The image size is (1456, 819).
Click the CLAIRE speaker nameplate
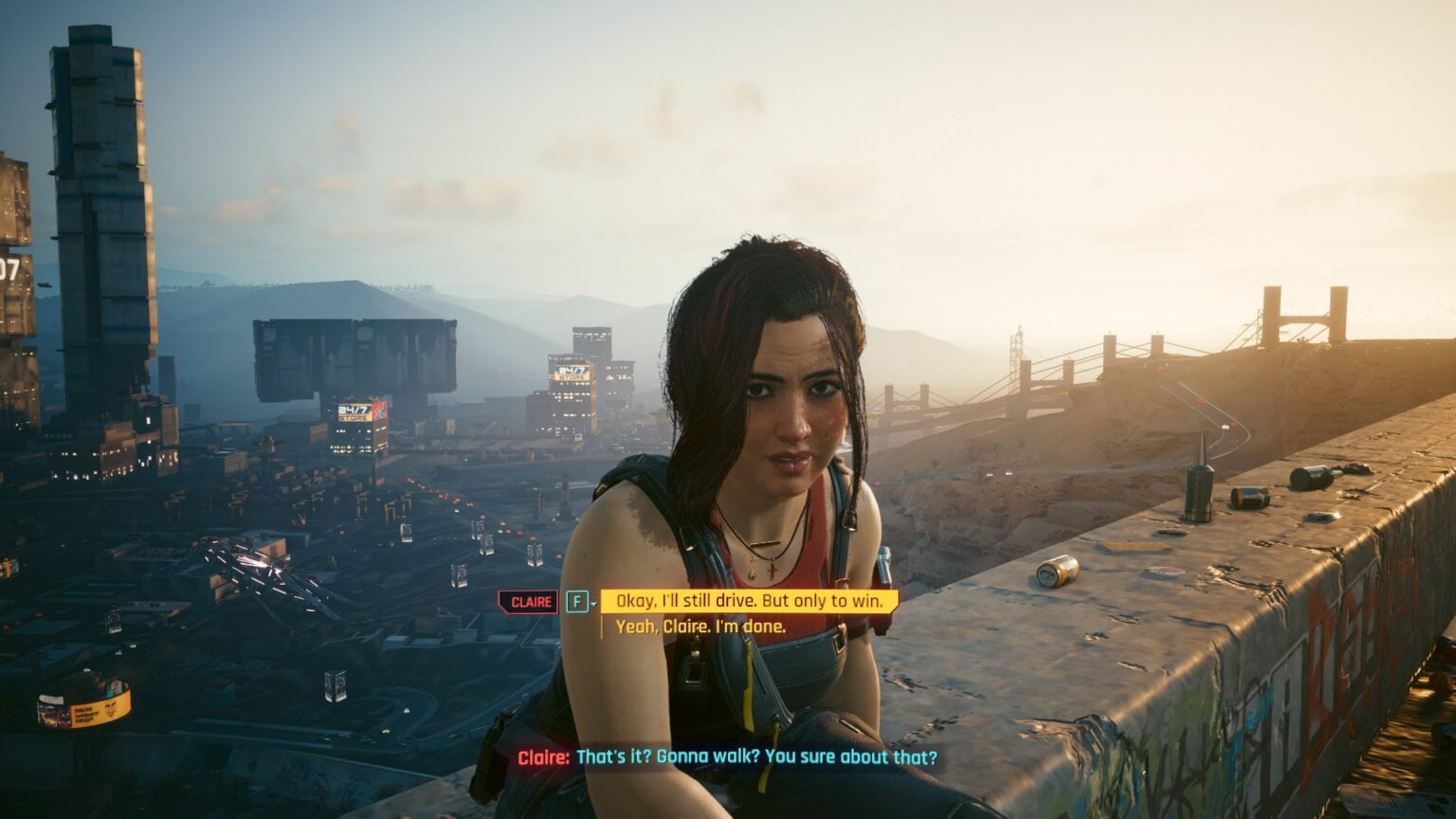click(525, 601)
